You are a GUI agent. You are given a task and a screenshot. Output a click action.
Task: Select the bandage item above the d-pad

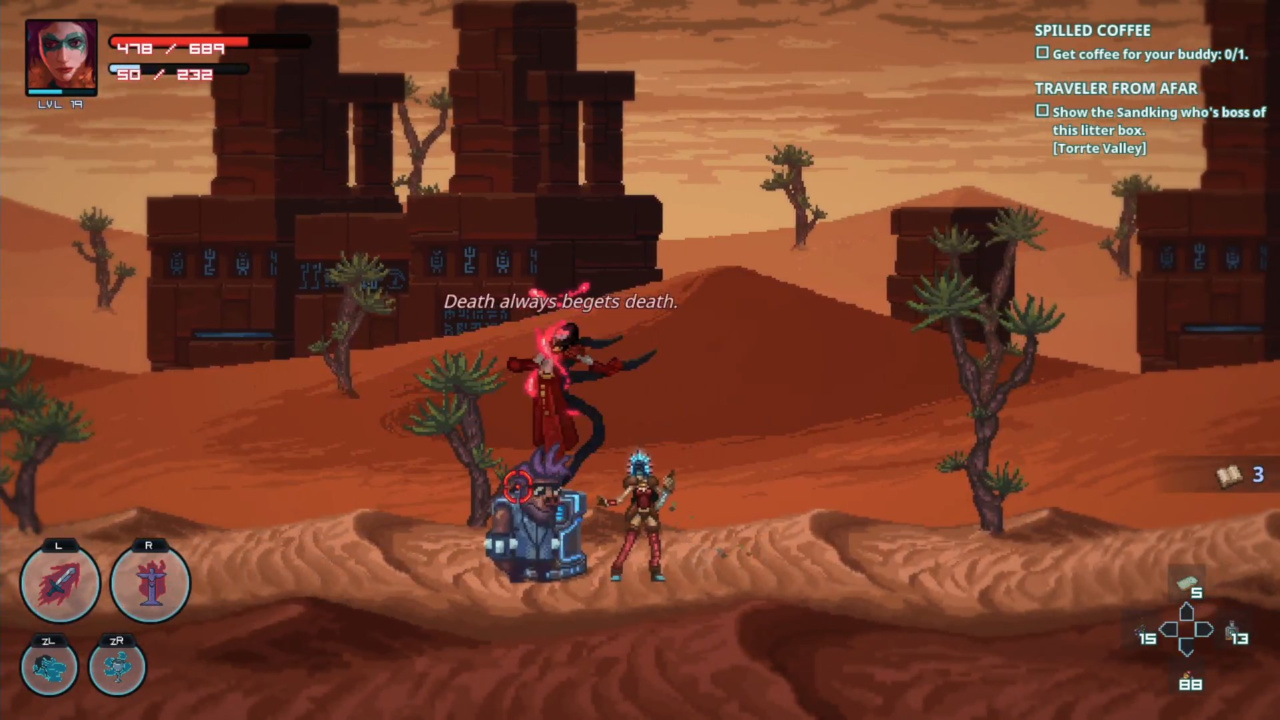pos(1190,582)
